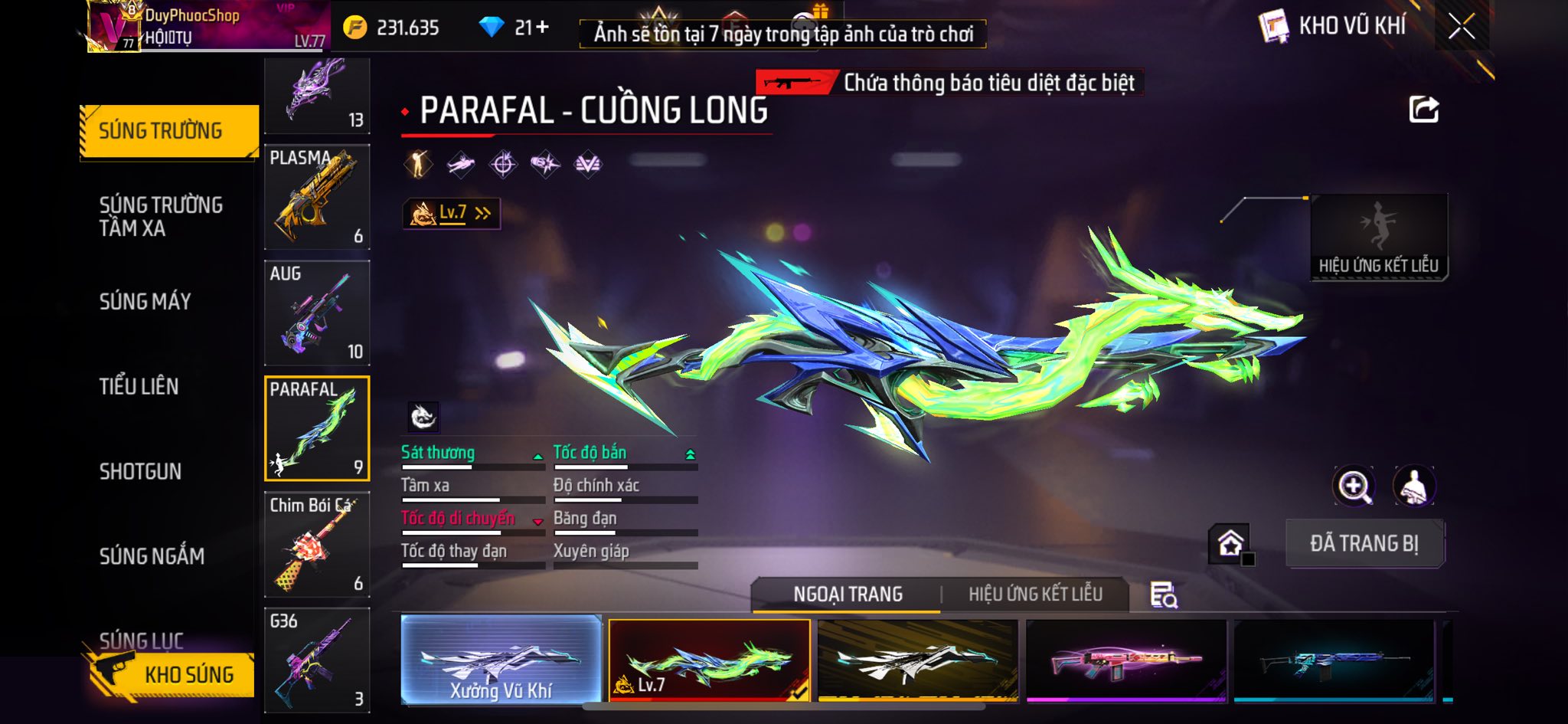Click the Đã Trang Bị button

pos(1364,543)
